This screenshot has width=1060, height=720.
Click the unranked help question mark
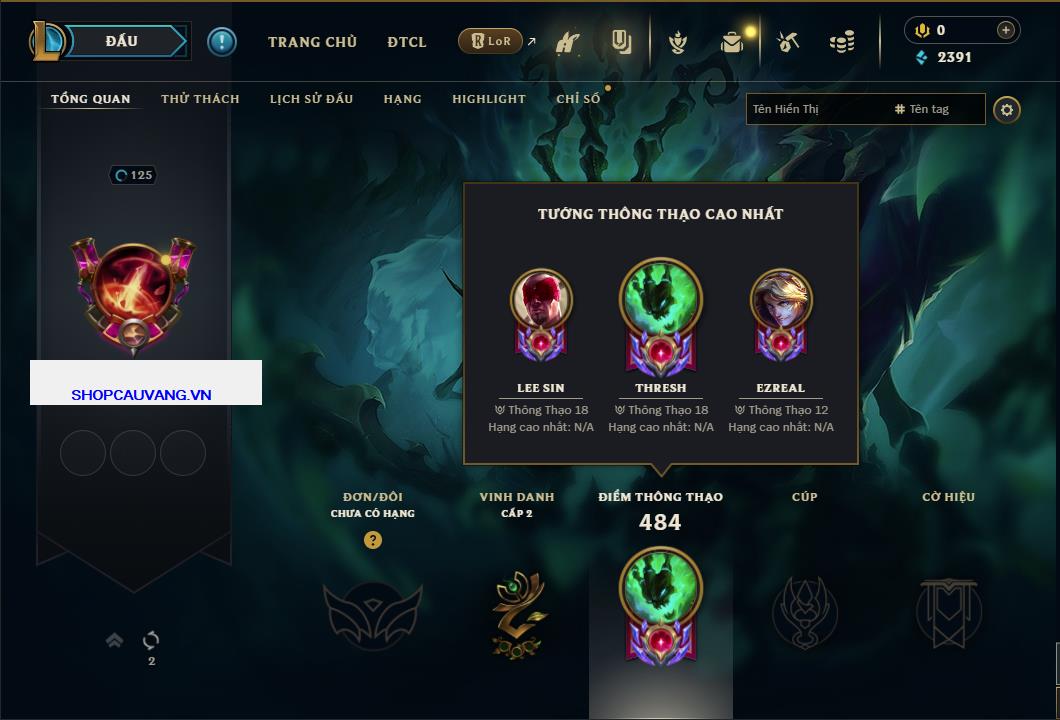pyautogui.click(x=373, y=540)
